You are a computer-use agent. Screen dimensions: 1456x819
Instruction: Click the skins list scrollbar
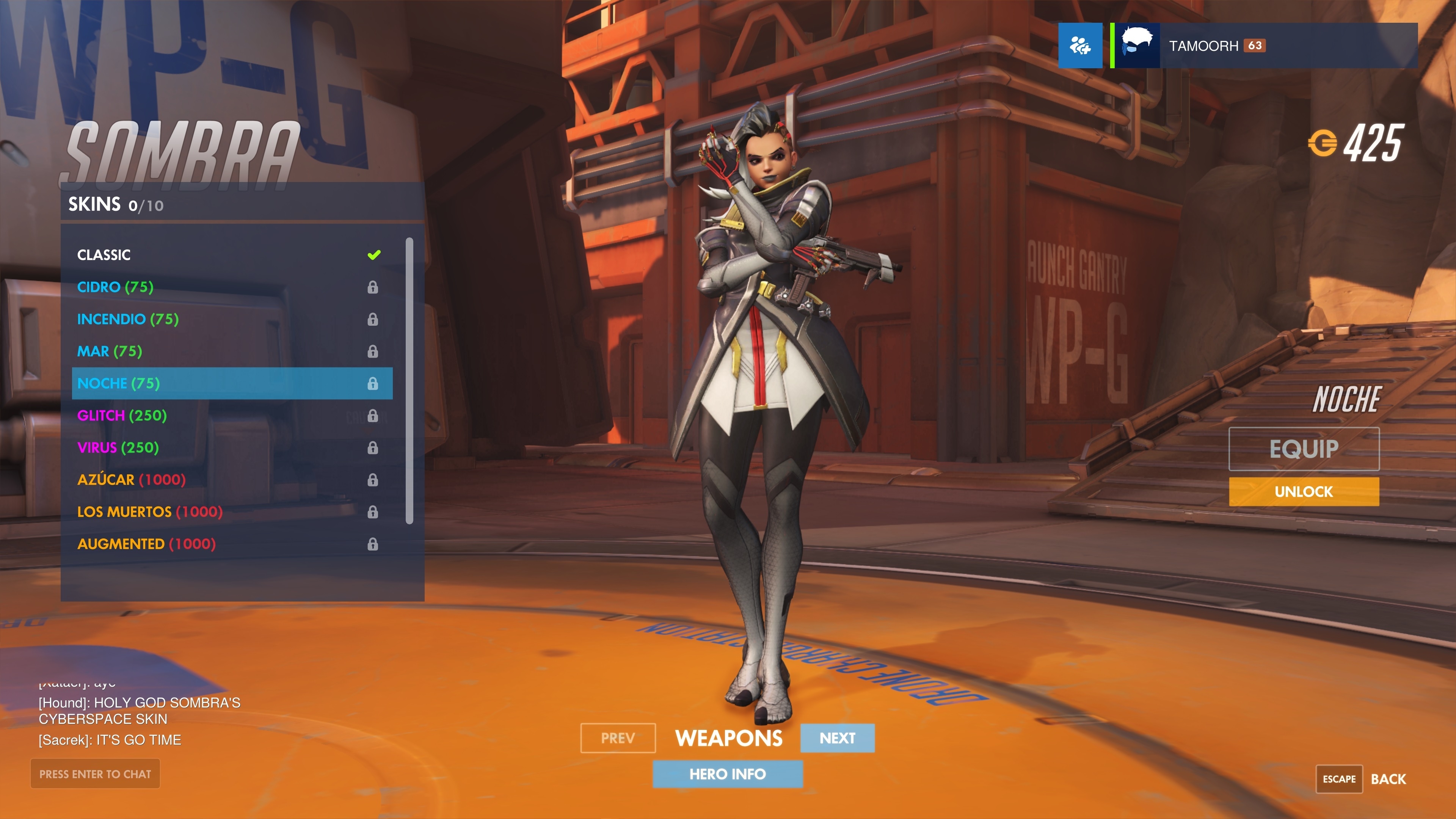click(x=409, y=381)
